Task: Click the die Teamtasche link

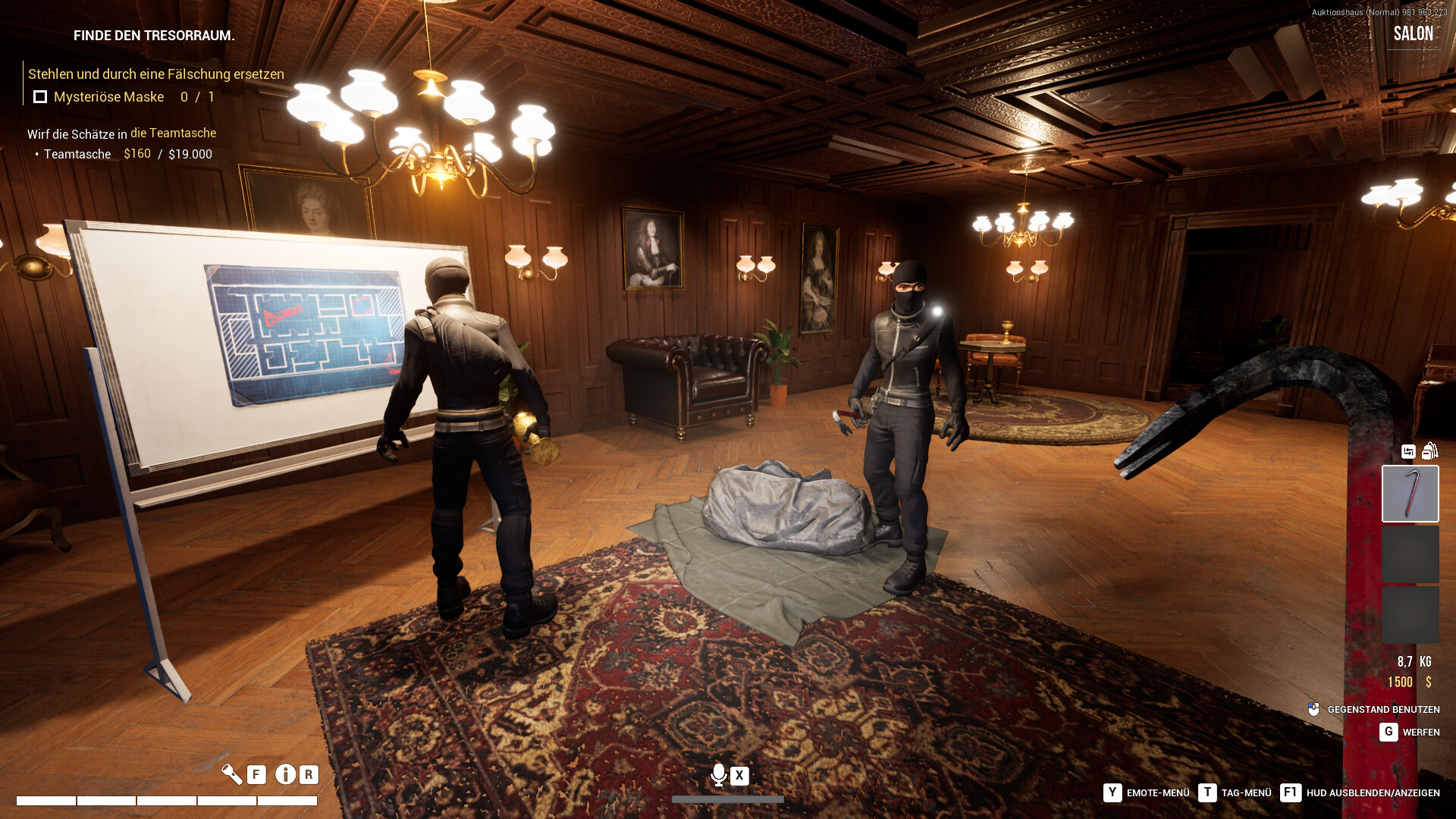Action: (x=173, y=133)
